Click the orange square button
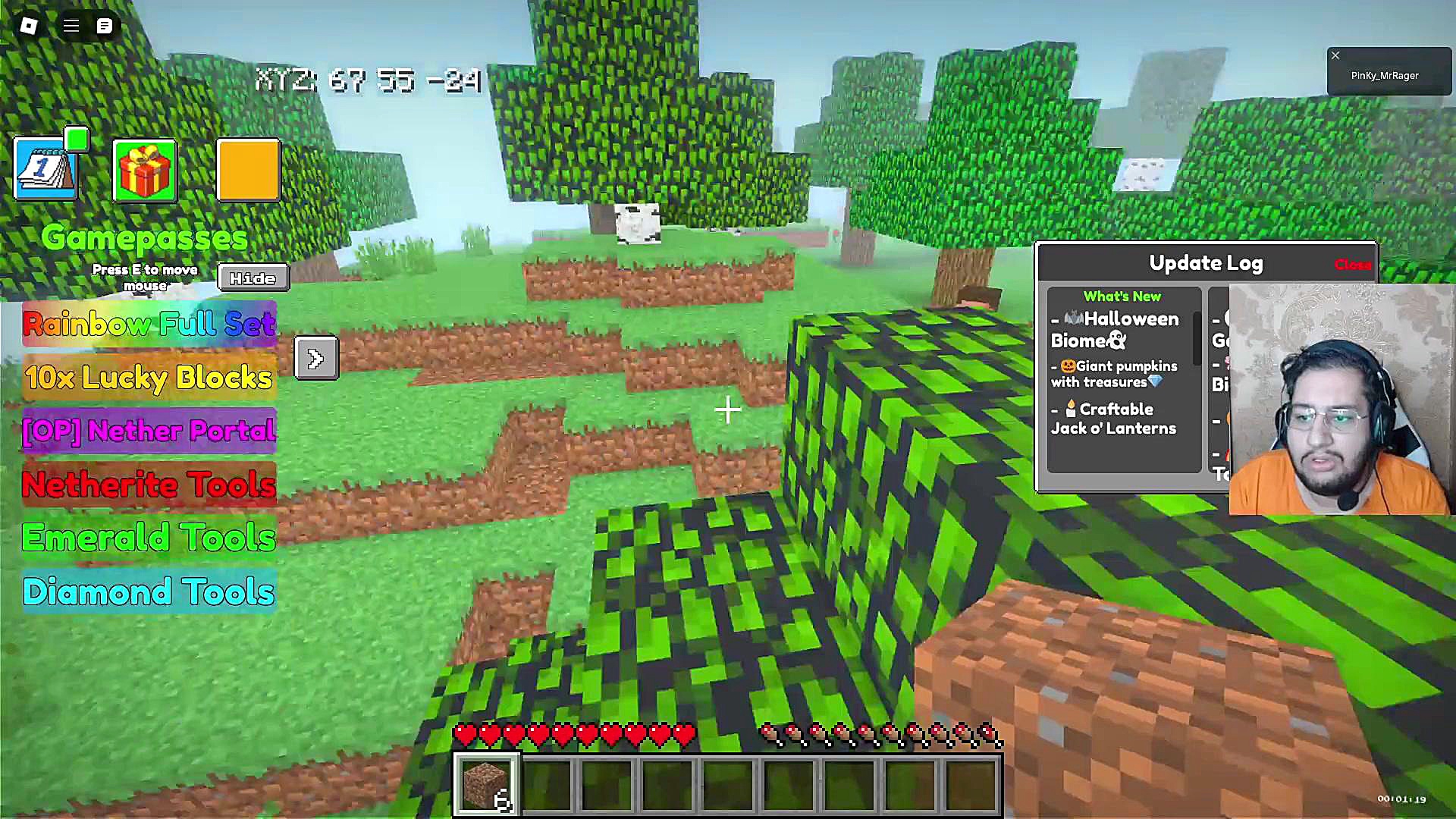This screenshot has height=819, width=1456. 248,170
